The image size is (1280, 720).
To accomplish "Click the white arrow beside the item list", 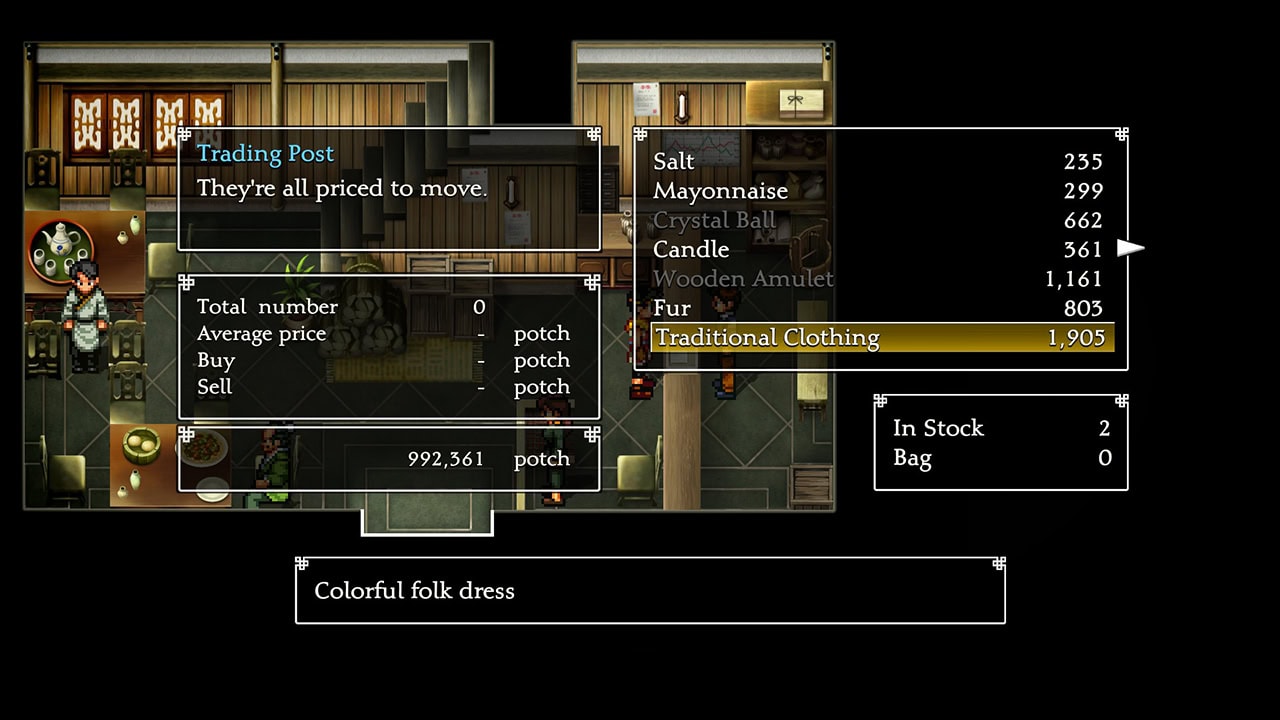I will (1130, 248).
